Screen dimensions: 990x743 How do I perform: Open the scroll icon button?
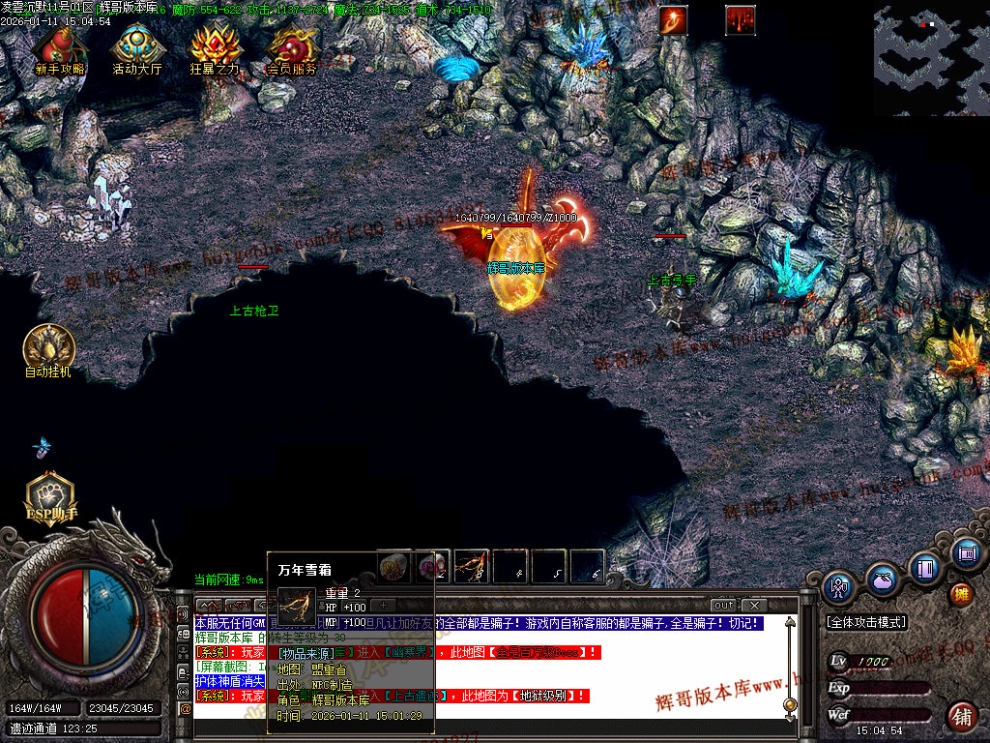coord(967,552)
